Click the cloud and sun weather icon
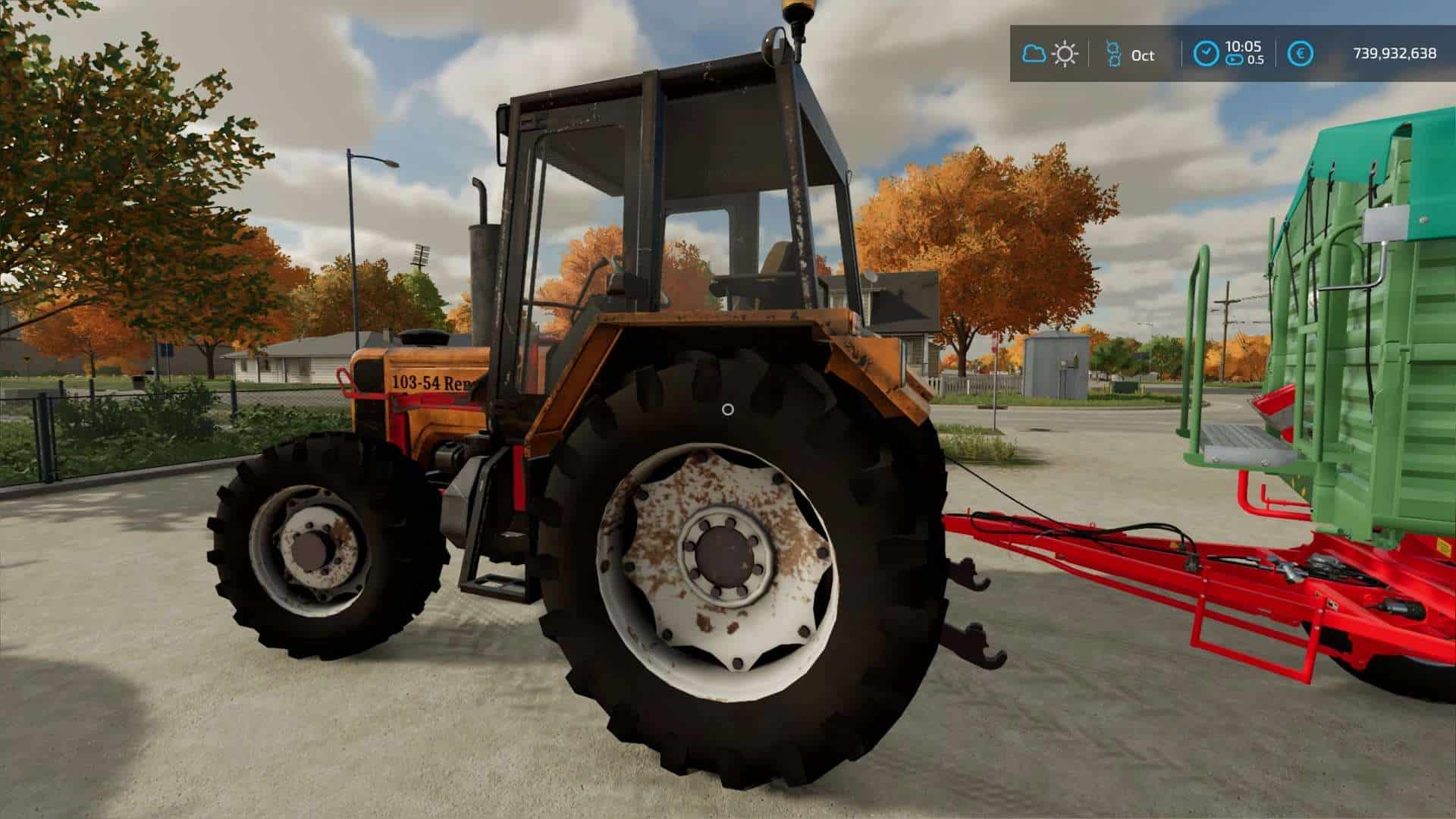This screenshot has width=1456, height=819. pyautogui.click(x=1050, y=54)
